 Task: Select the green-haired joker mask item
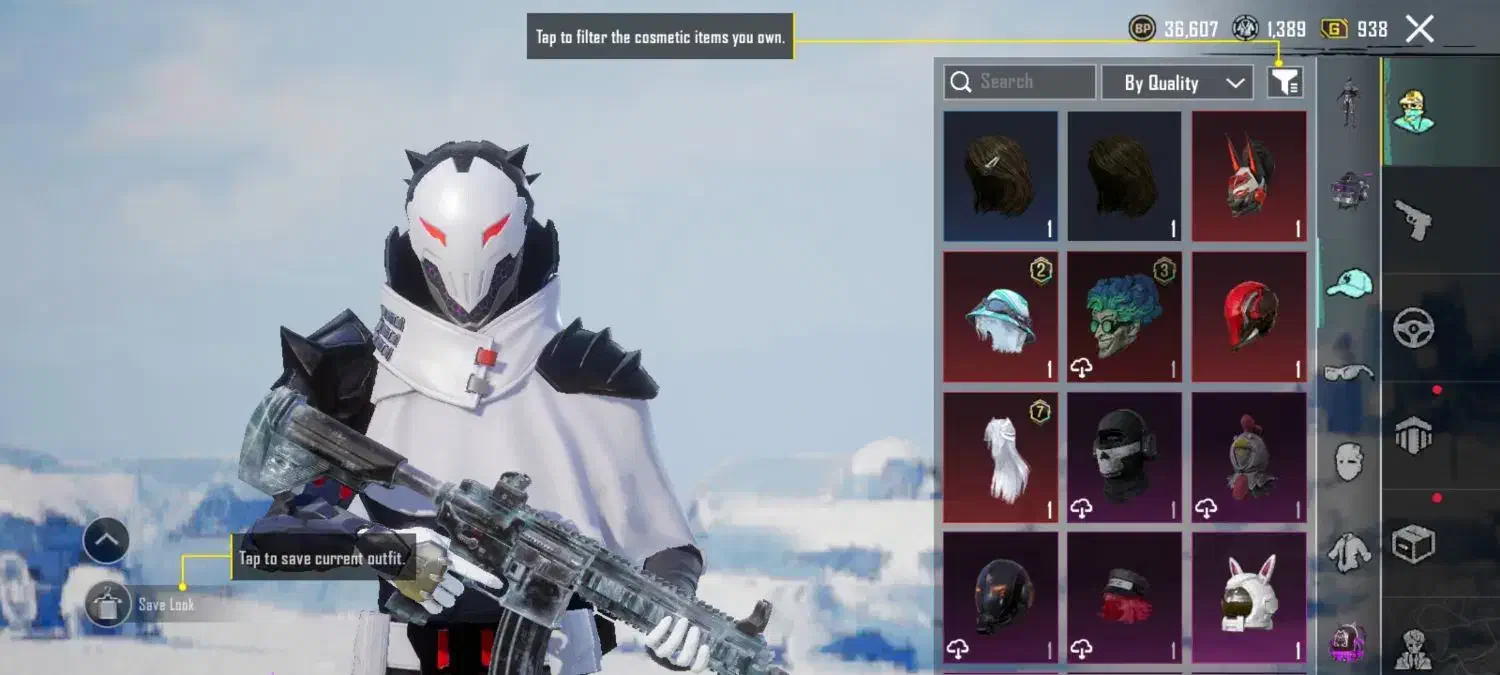pos(1124,316)
